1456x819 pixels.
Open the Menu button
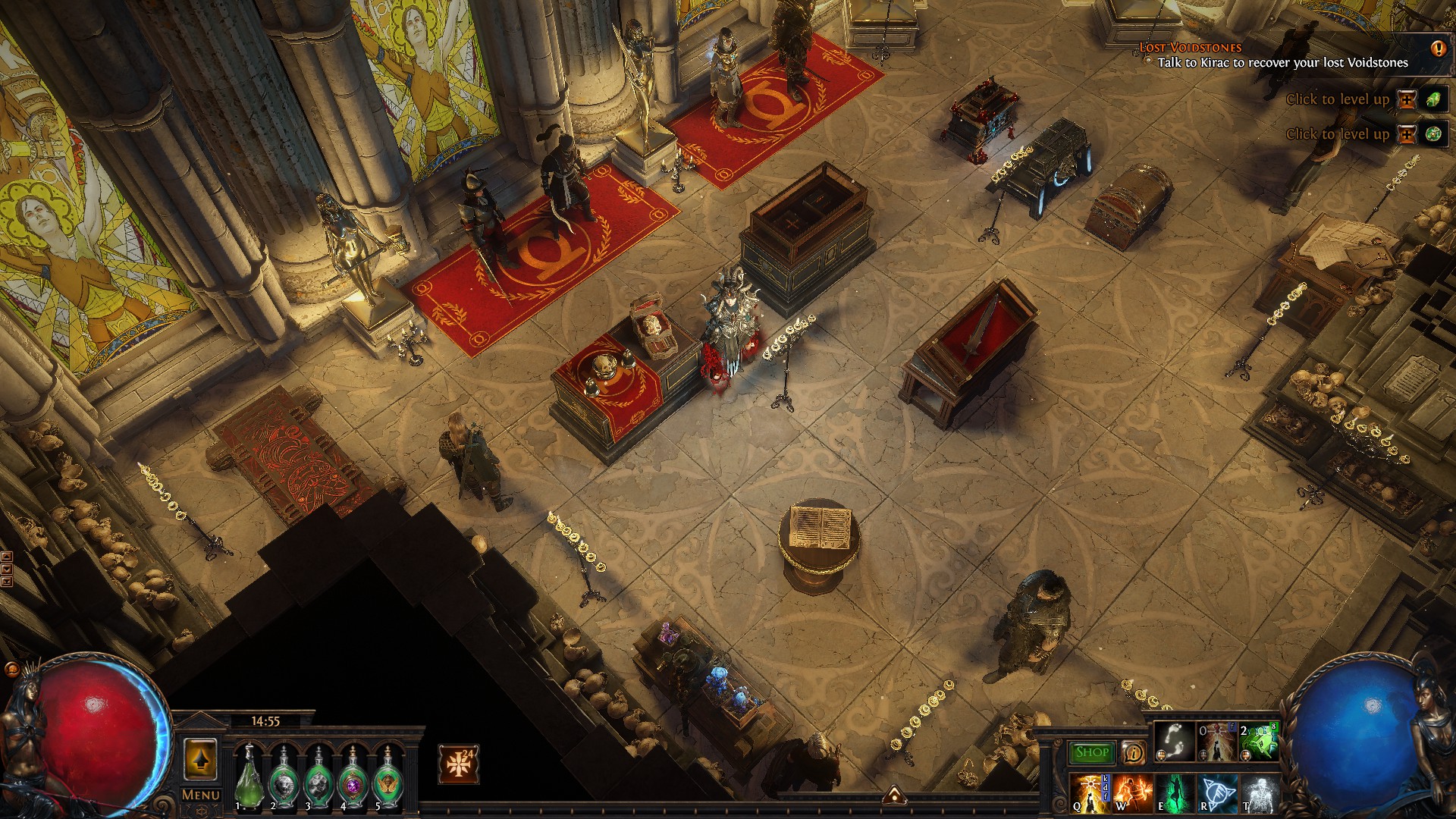(201, 795)
